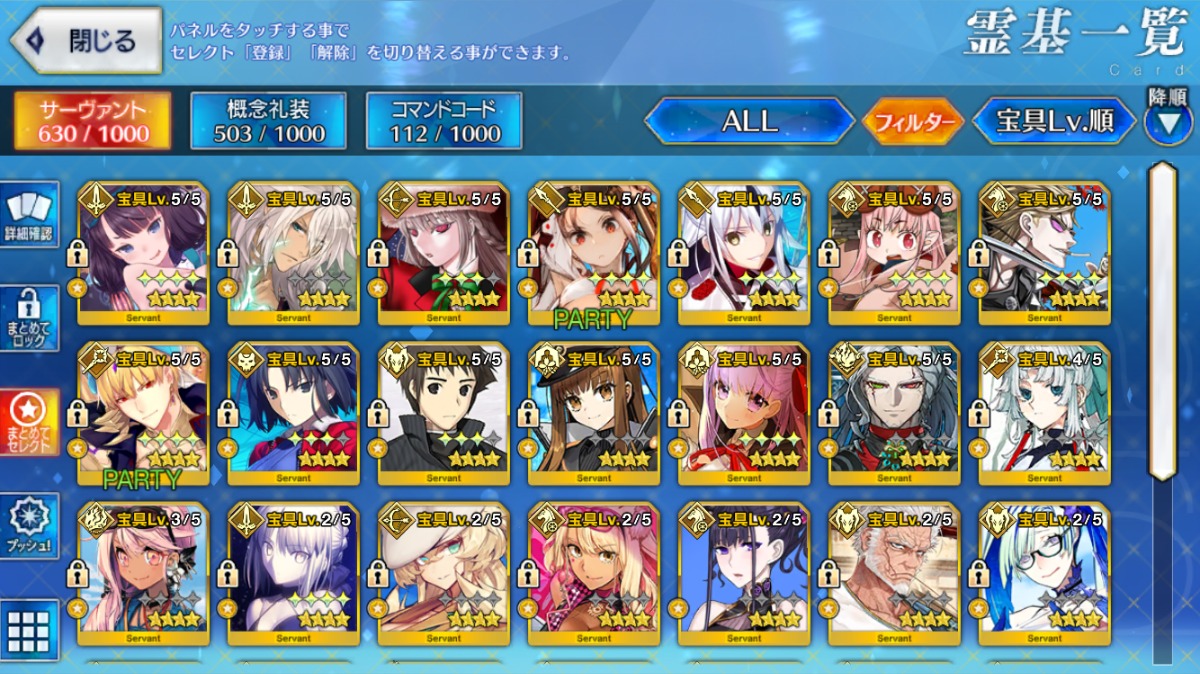Viewport: 1200px width, 674px height.
Task: Select the blonde servant card marked PARTY
Action: point(143,414)
